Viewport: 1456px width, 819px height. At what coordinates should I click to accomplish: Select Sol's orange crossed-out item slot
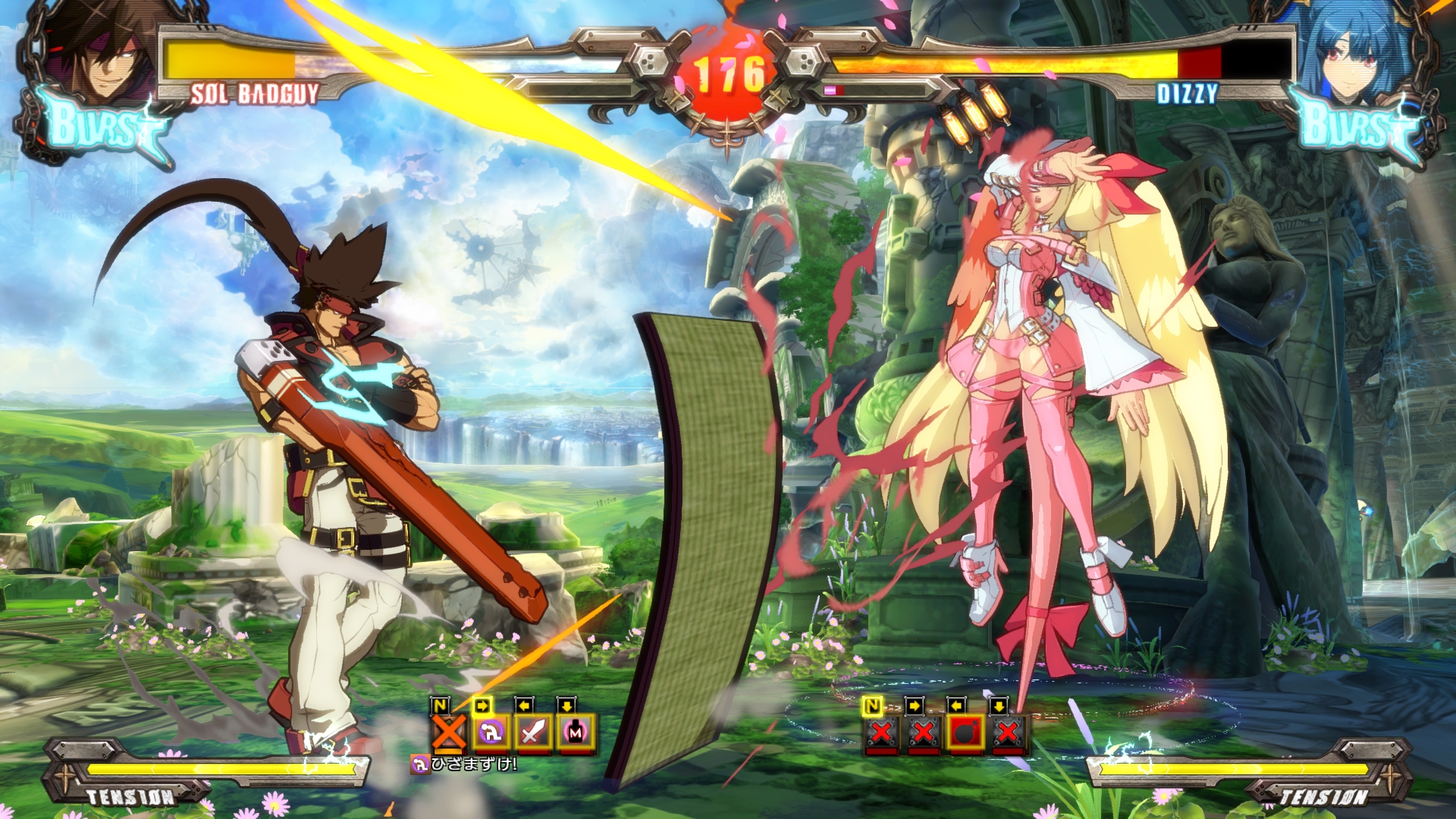pos(449,733)
